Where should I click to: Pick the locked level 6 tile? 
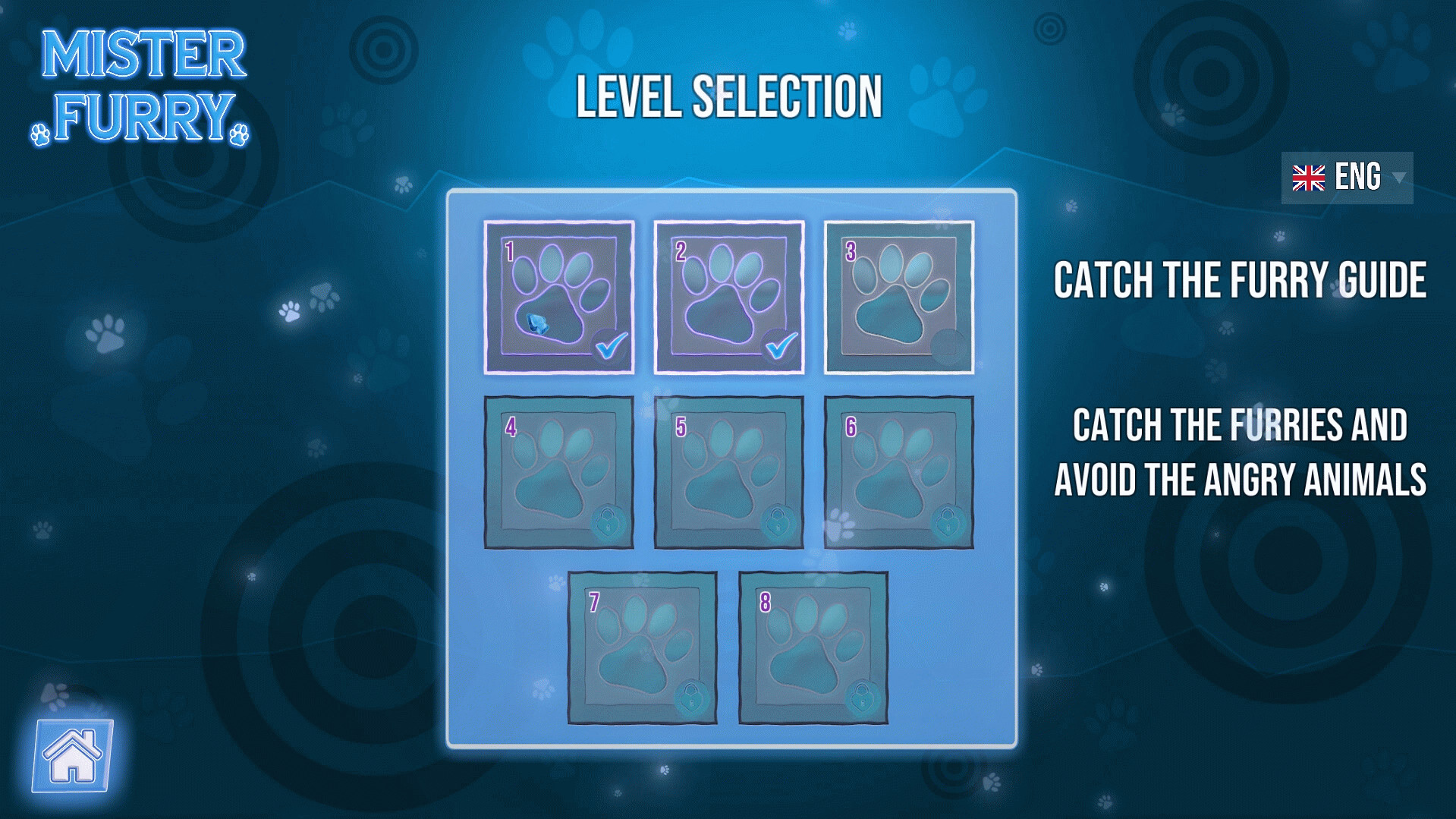click(x=899, y=472)
